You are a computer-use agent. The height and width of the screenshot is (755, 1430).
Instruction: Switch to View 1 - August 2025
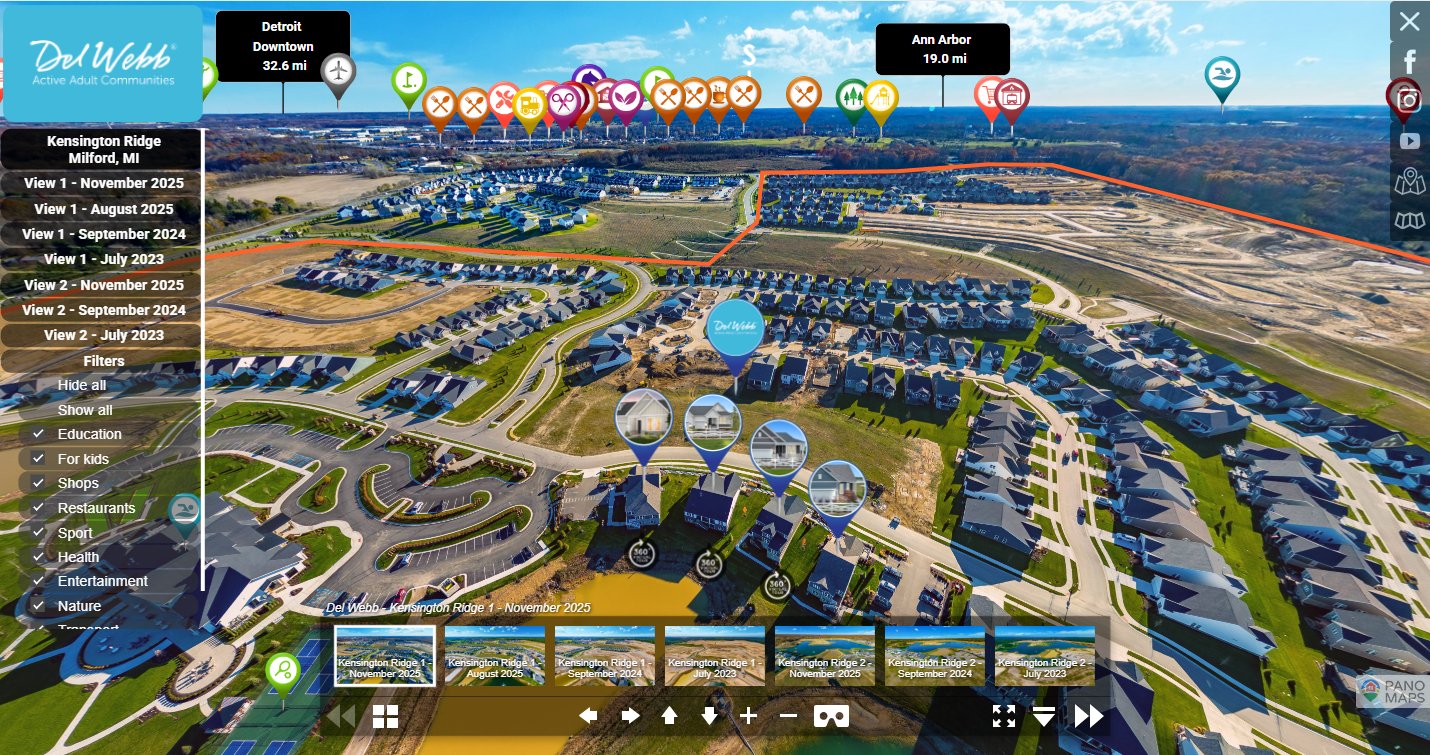(103, 209)
